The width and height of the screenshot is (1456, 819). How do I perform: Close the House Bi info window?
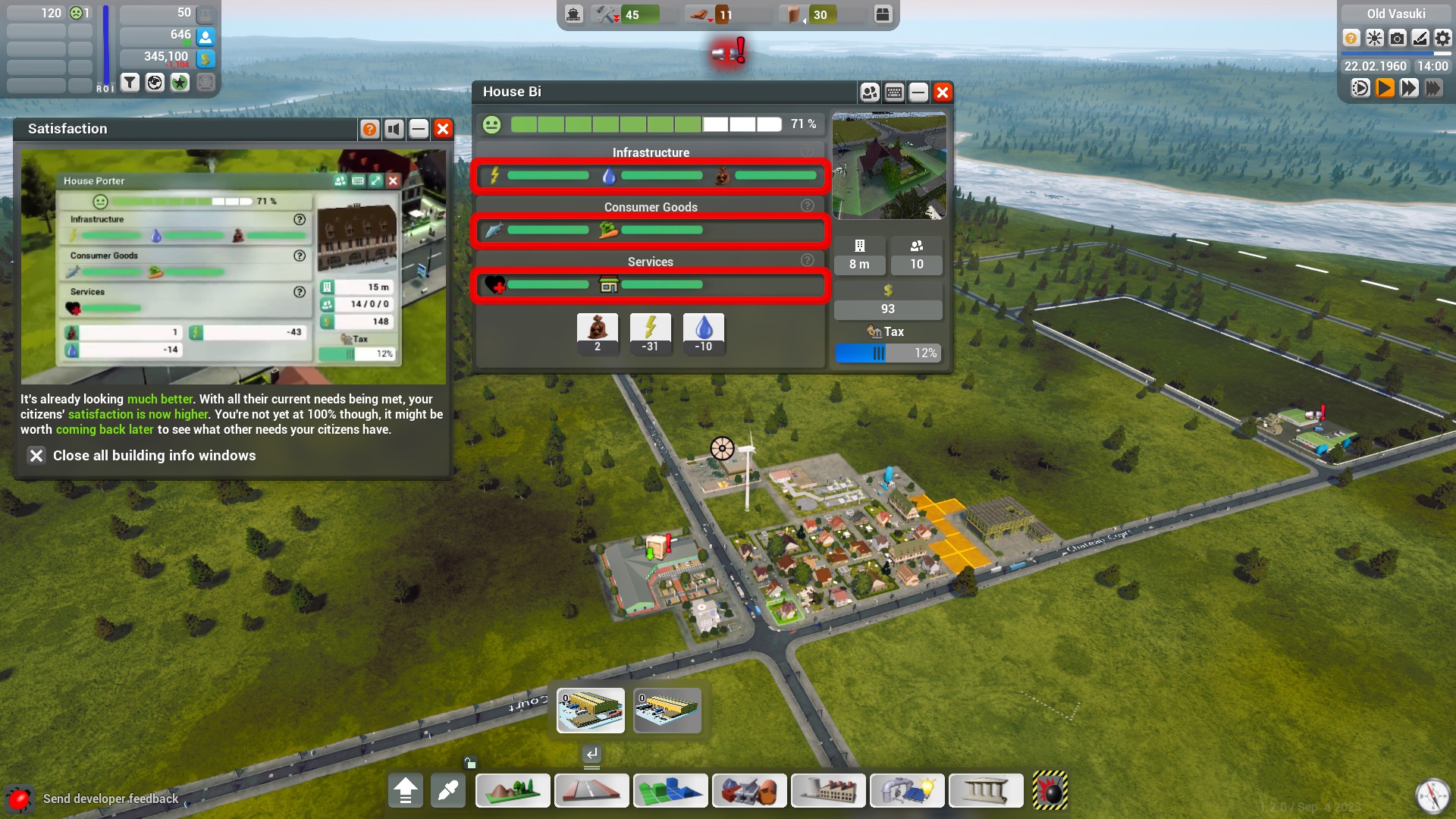click(943, 93)
